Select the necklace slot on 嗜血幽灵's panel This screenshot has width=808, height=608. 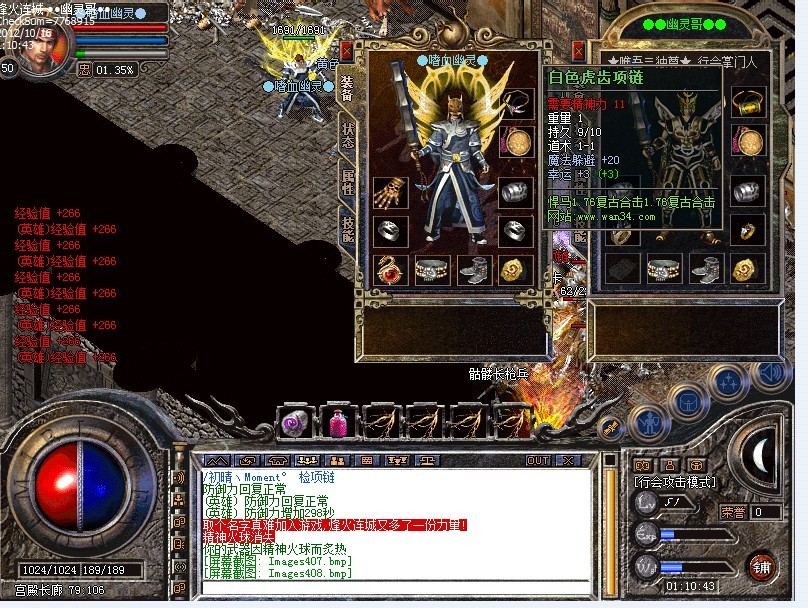(516, 103)
